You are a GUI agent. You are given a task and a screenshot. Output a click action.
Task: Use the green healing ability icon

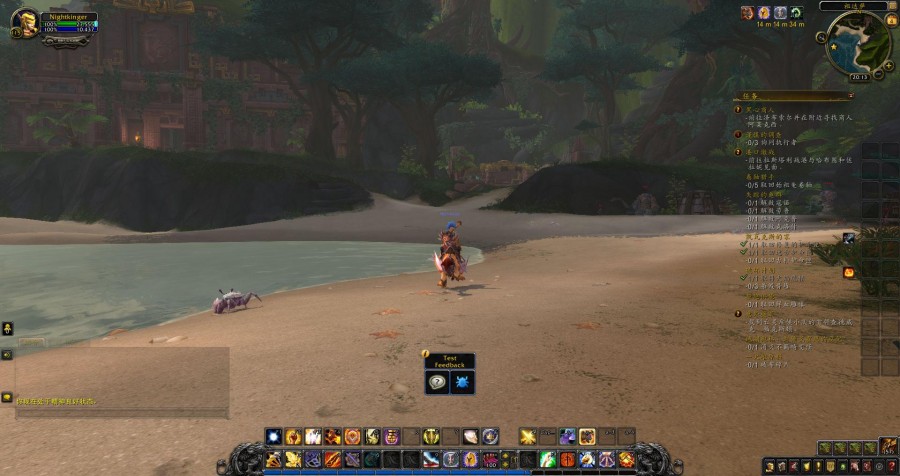(x=548, y=459)
